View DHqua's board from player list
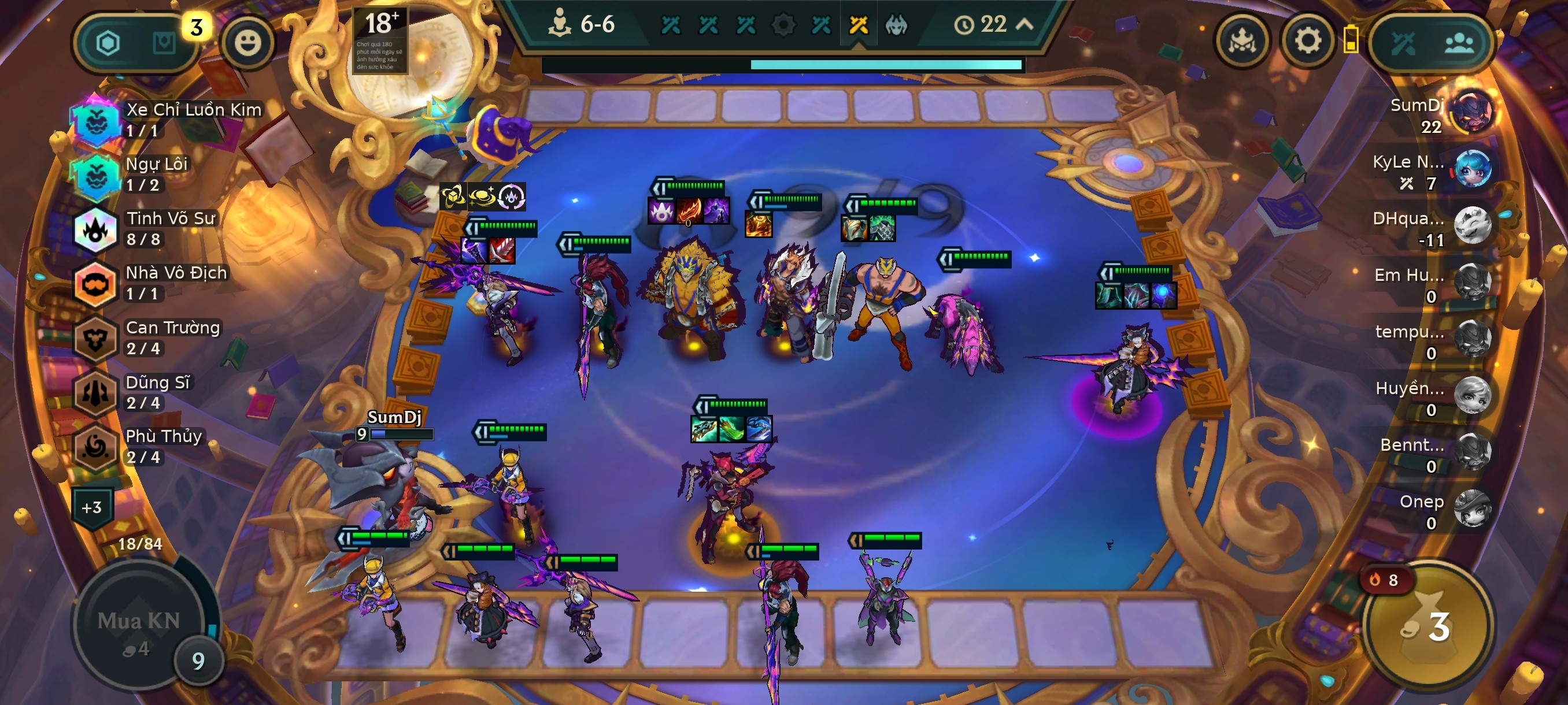Image resolution: width=1568 pixels, height=705 pixels. click(x=1473, y=226)
